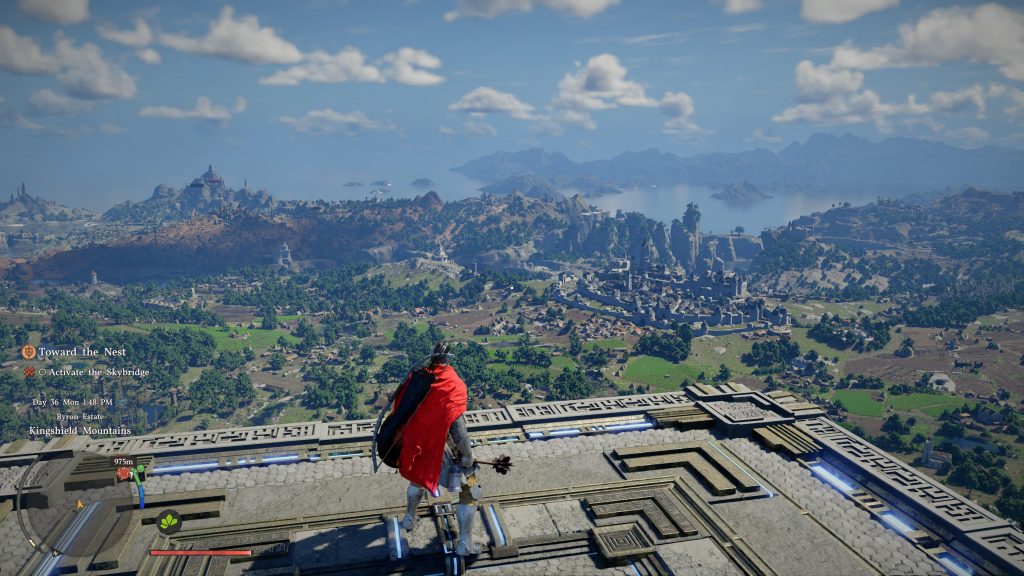Select the green leaf ability icon

click(x=168, y=521)
